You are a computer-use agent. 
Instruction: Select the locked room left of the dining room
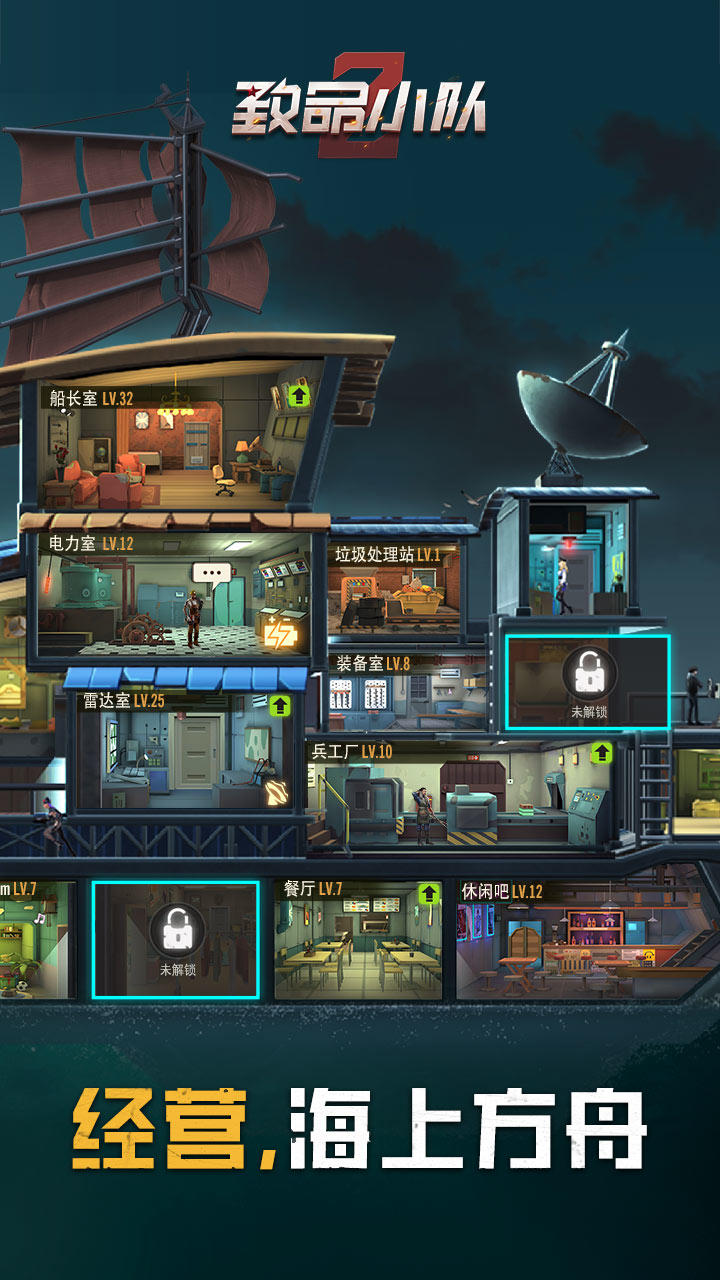tap(176, 940)
